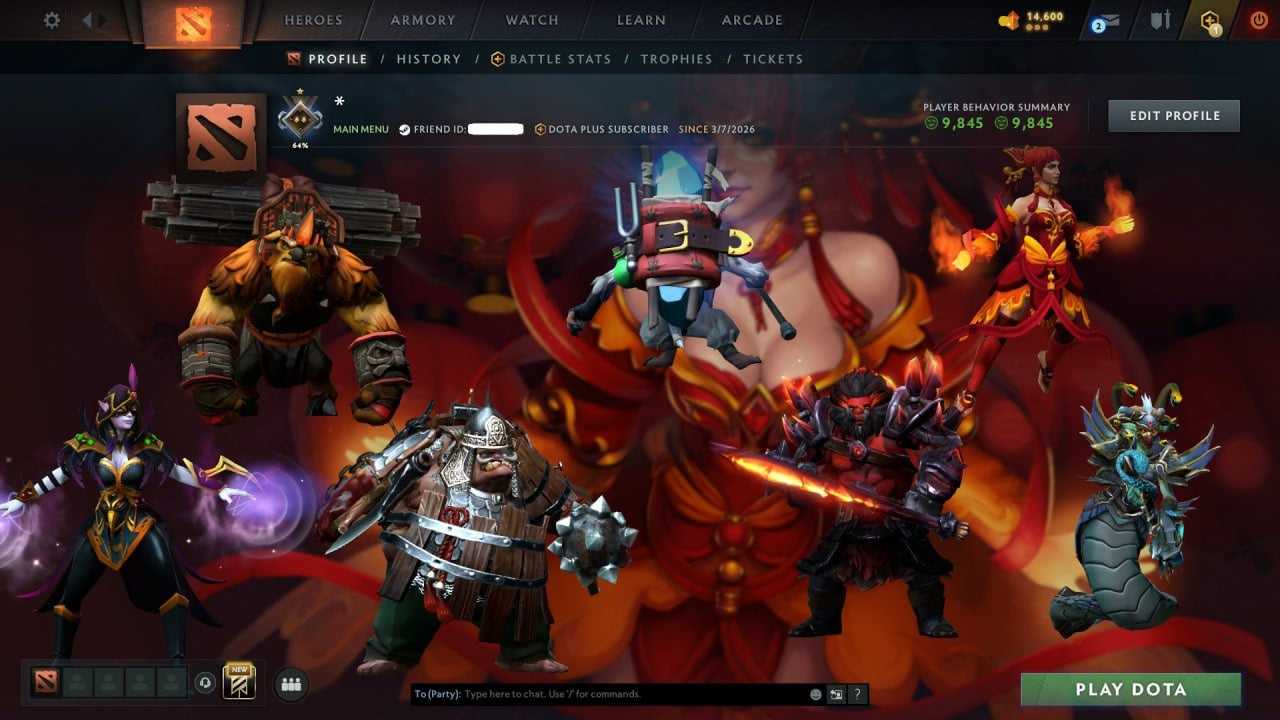
Task: Open the ARCADE menu
Action: pyautogui.click(x=751, y=19)
